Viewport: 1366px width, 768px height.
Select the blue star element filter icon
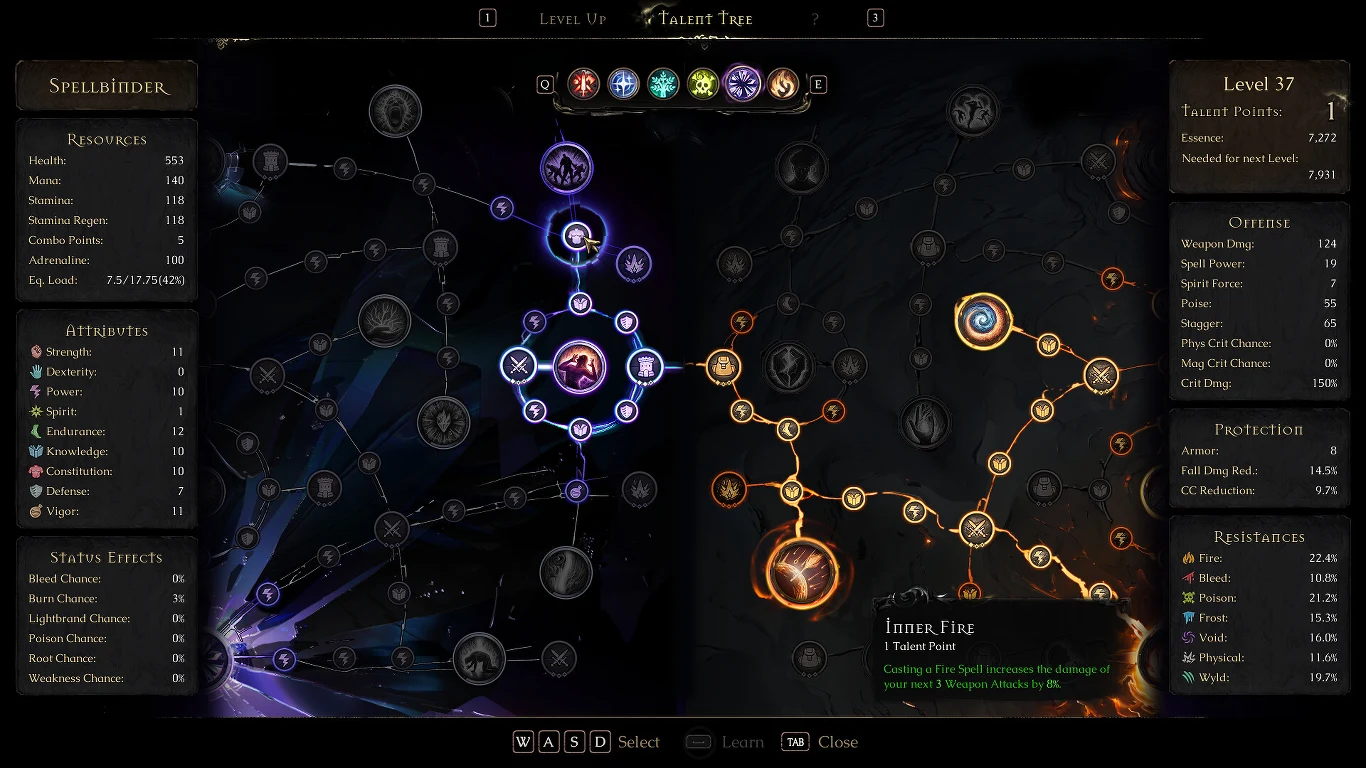(x=624, y=83)
